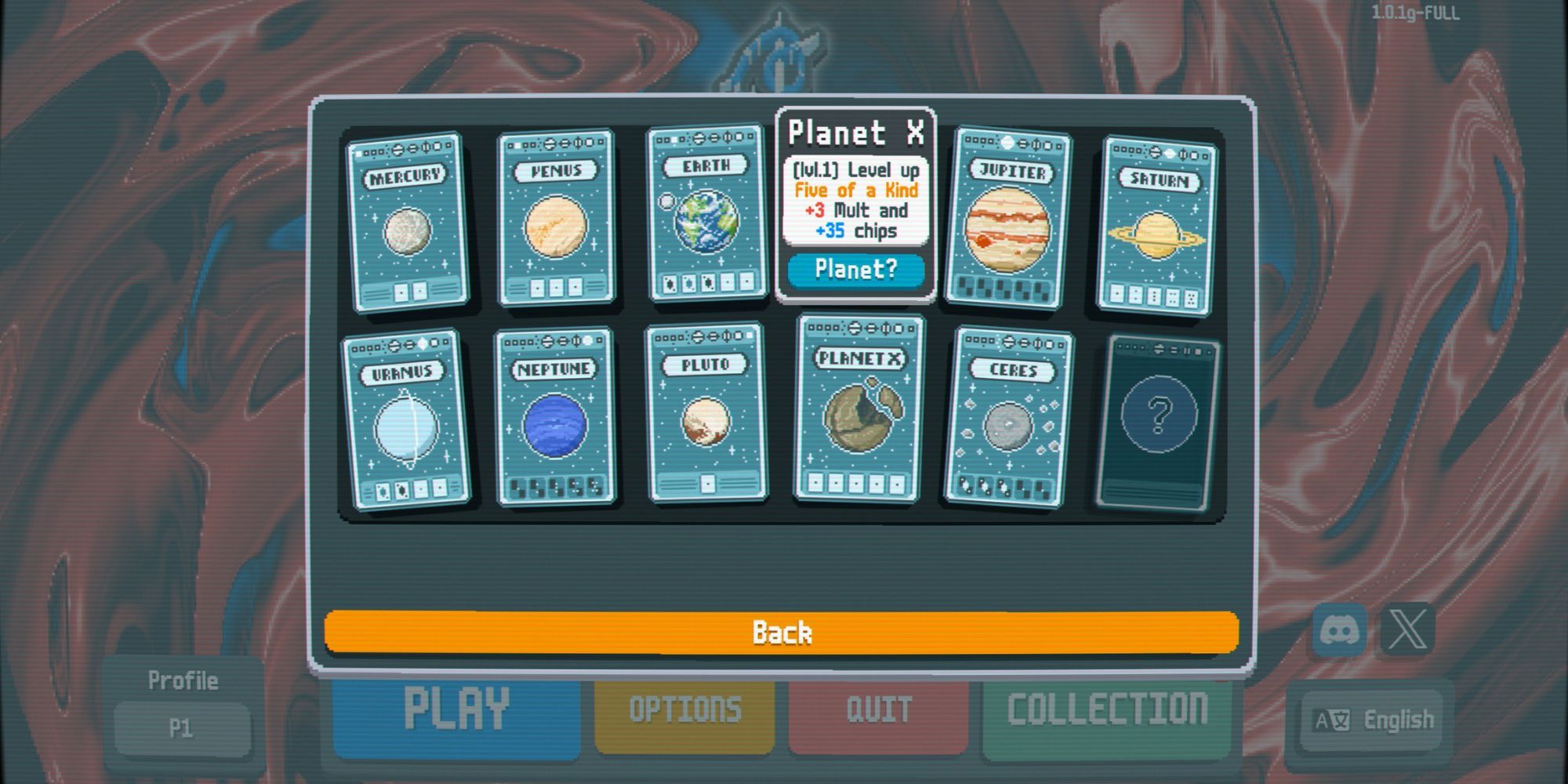Open the OPTIONS menu
Viewport: 1568px width, 784px height.
[684, 710]
